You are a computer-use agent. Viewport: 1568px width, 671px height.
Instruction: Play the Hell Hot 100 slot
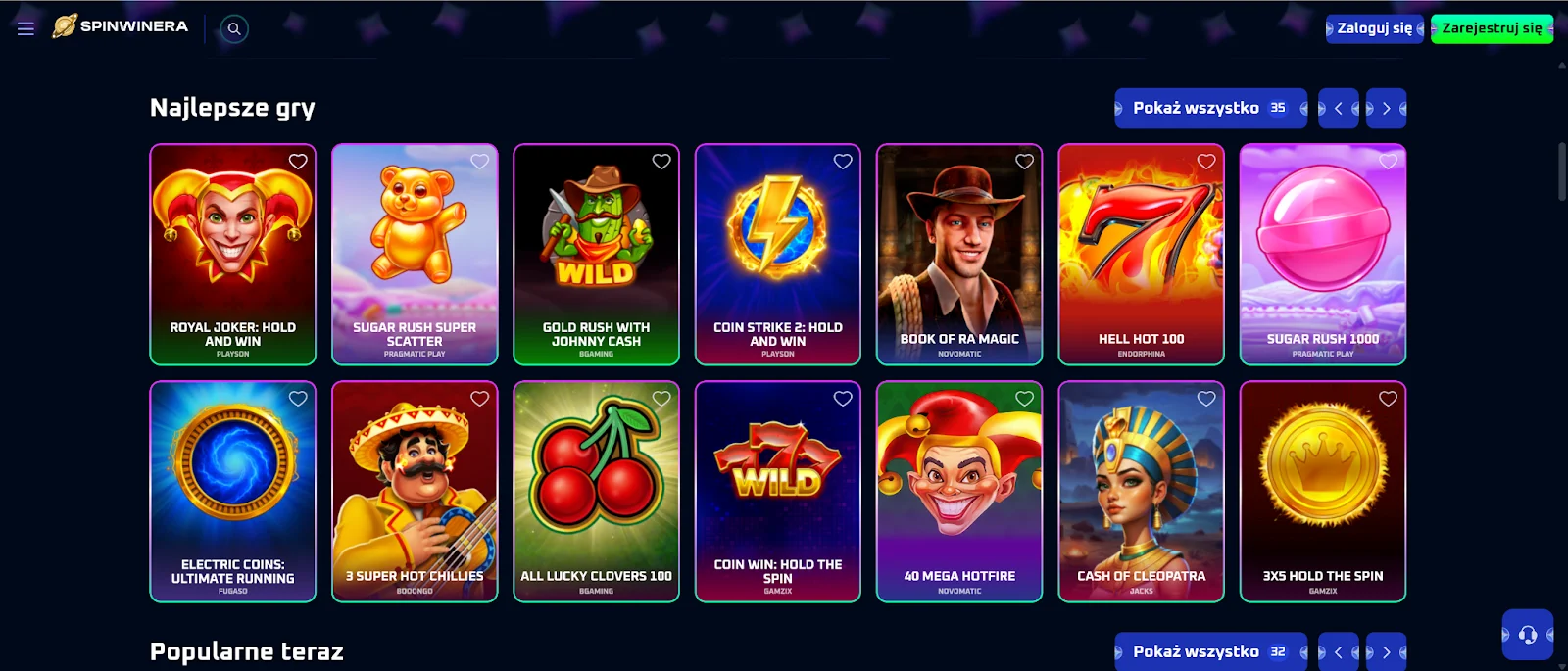click(x=1141, y=254)
